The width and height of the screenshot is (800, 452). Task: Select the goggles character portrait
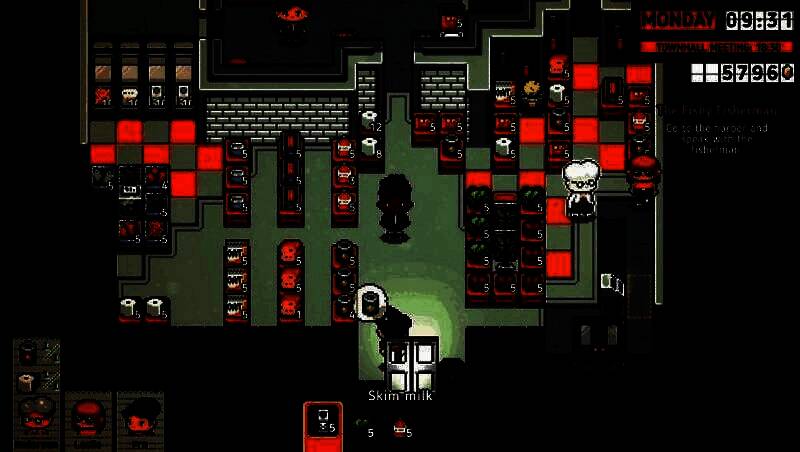37,414
